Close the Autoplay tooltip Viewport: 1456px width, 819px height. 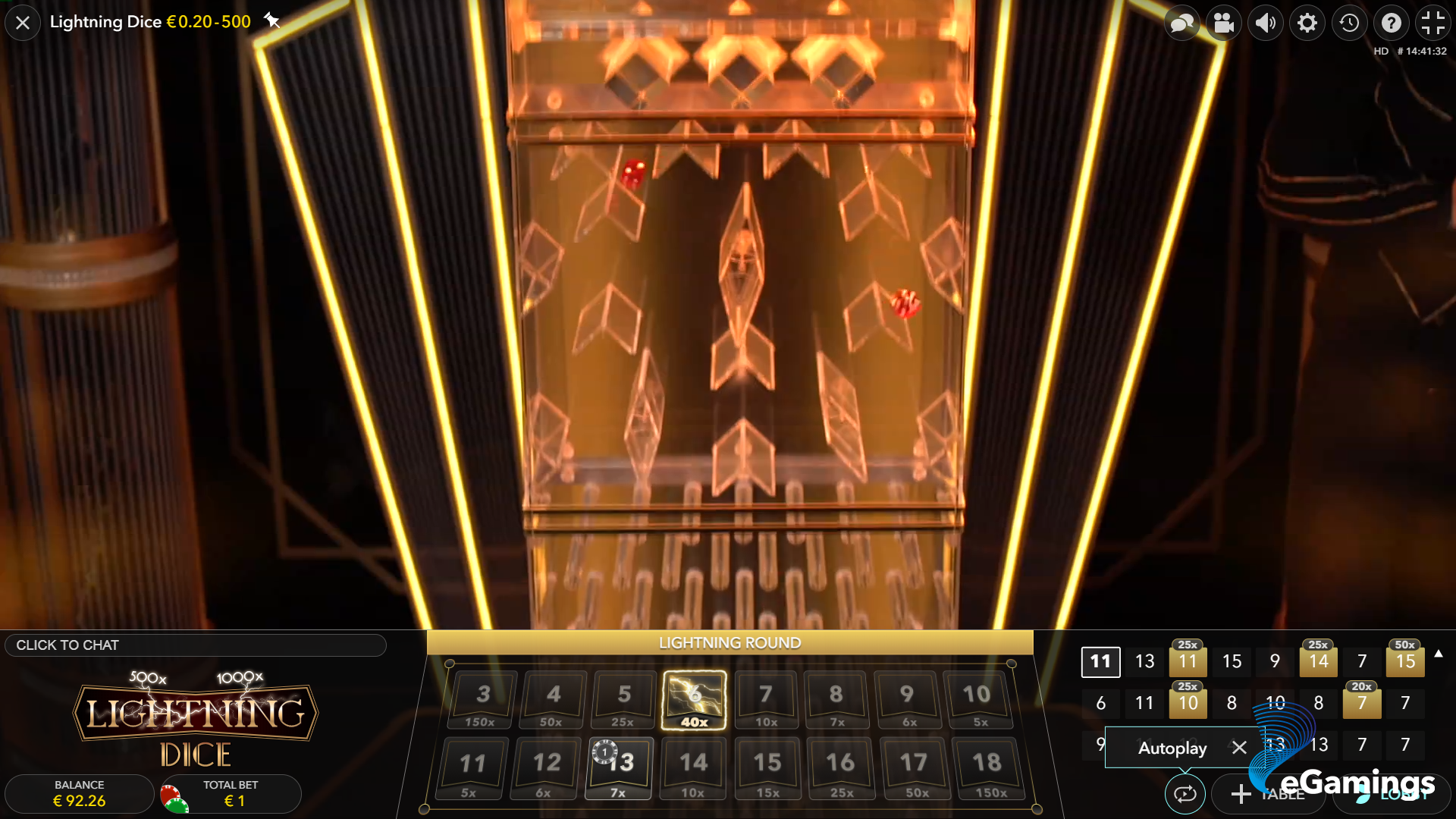point(1239,748)
